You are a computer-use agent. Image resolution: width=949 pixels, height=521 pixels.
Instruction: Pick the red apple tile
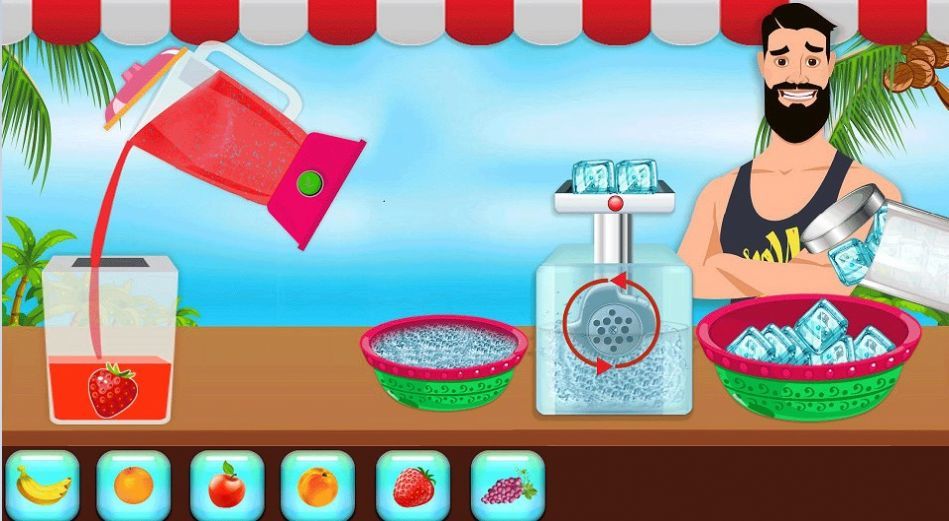227,486
